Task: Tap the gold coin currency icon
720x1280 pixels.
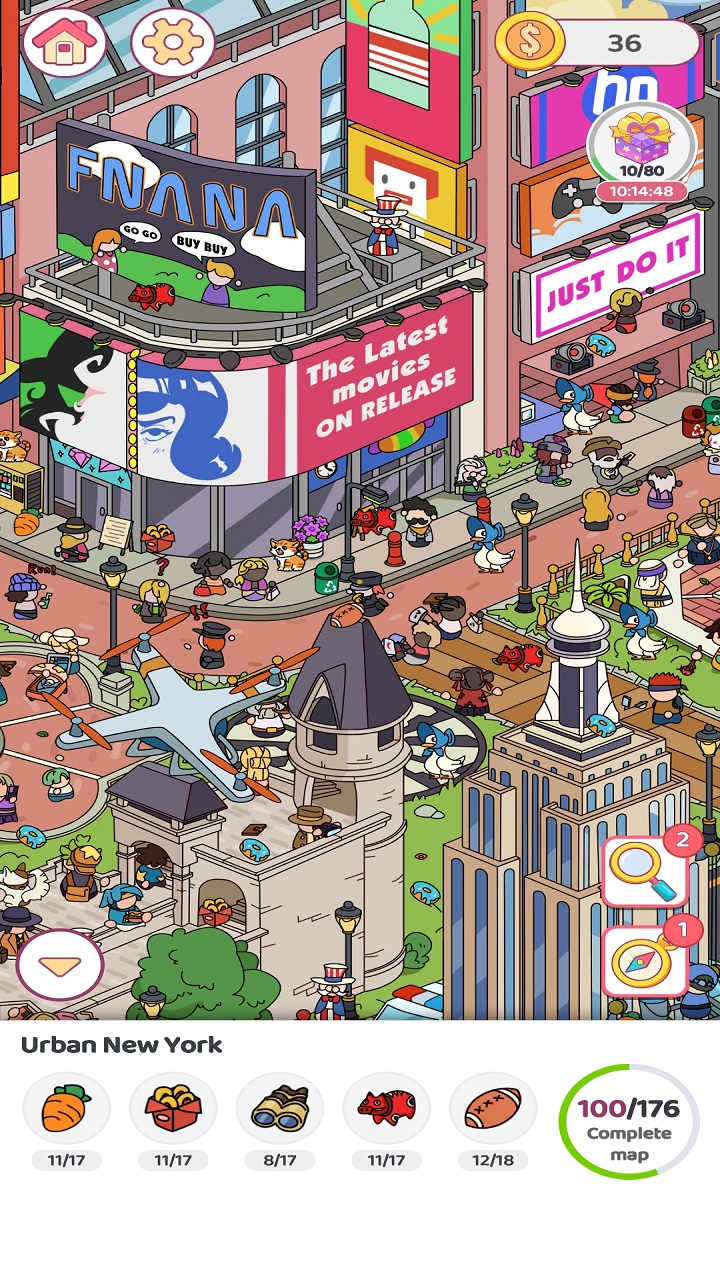Action: point(529,43)
